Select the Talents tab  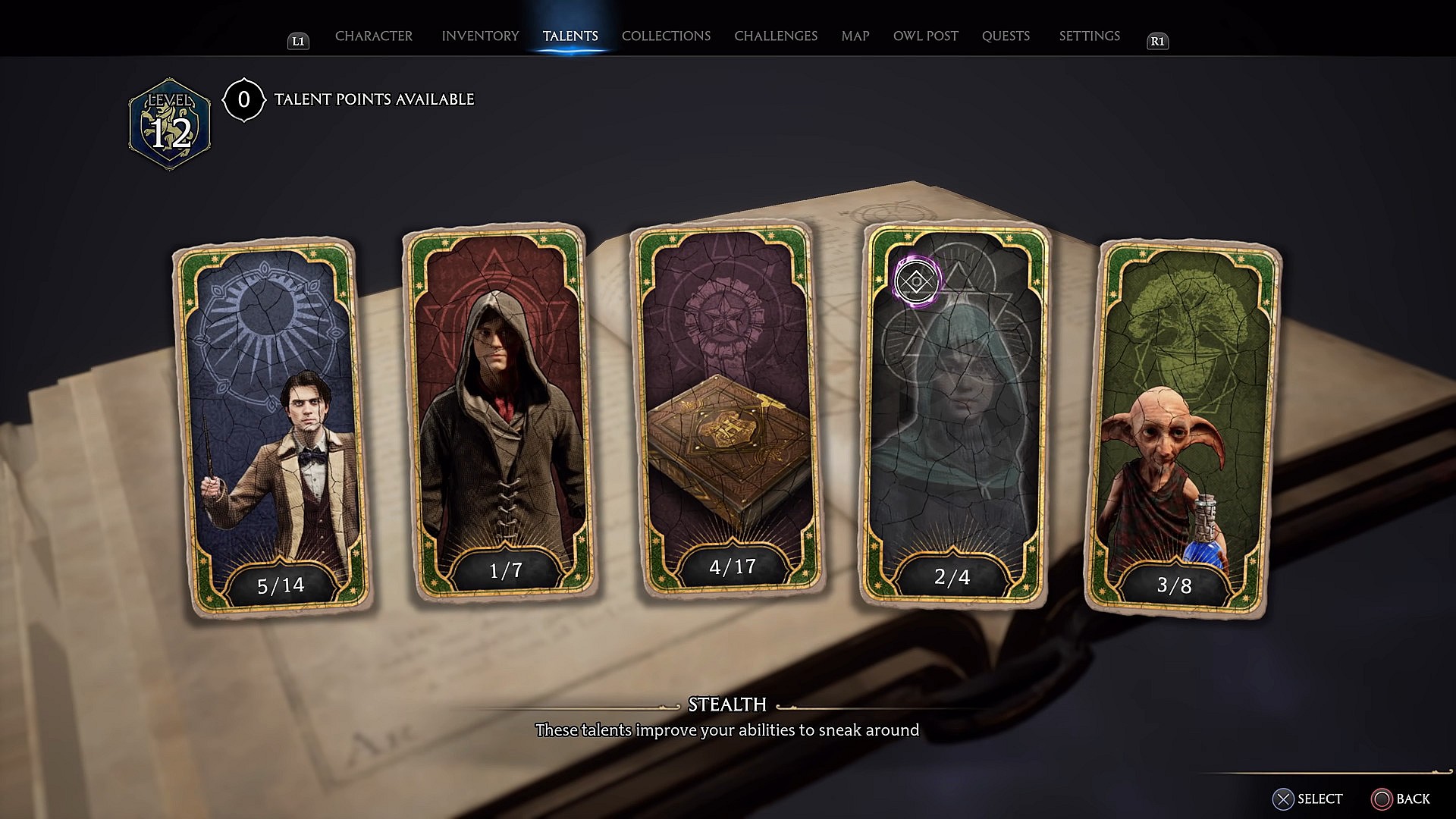(x=570, y=36)
